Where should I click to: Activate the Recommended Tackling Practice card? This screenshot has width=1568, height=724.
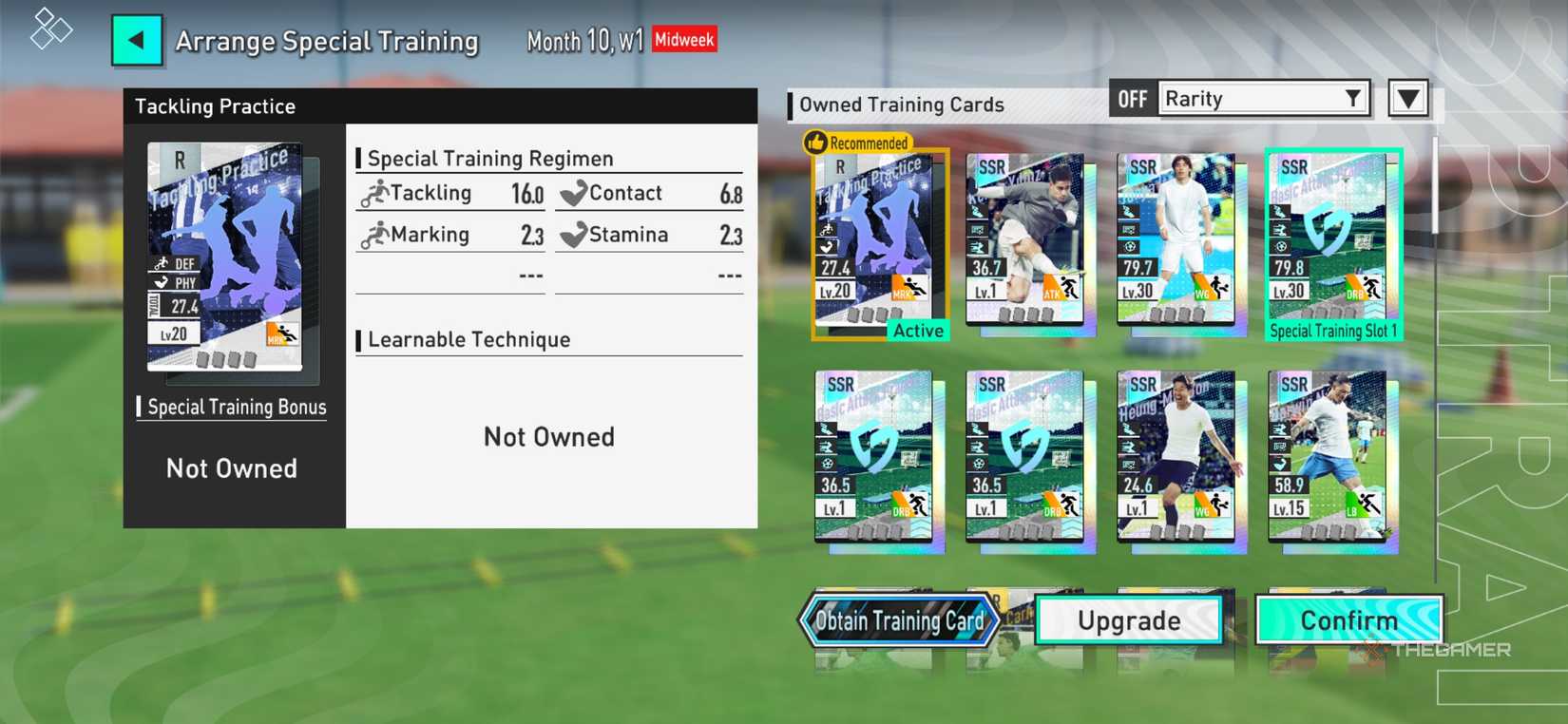click(877, 242)
